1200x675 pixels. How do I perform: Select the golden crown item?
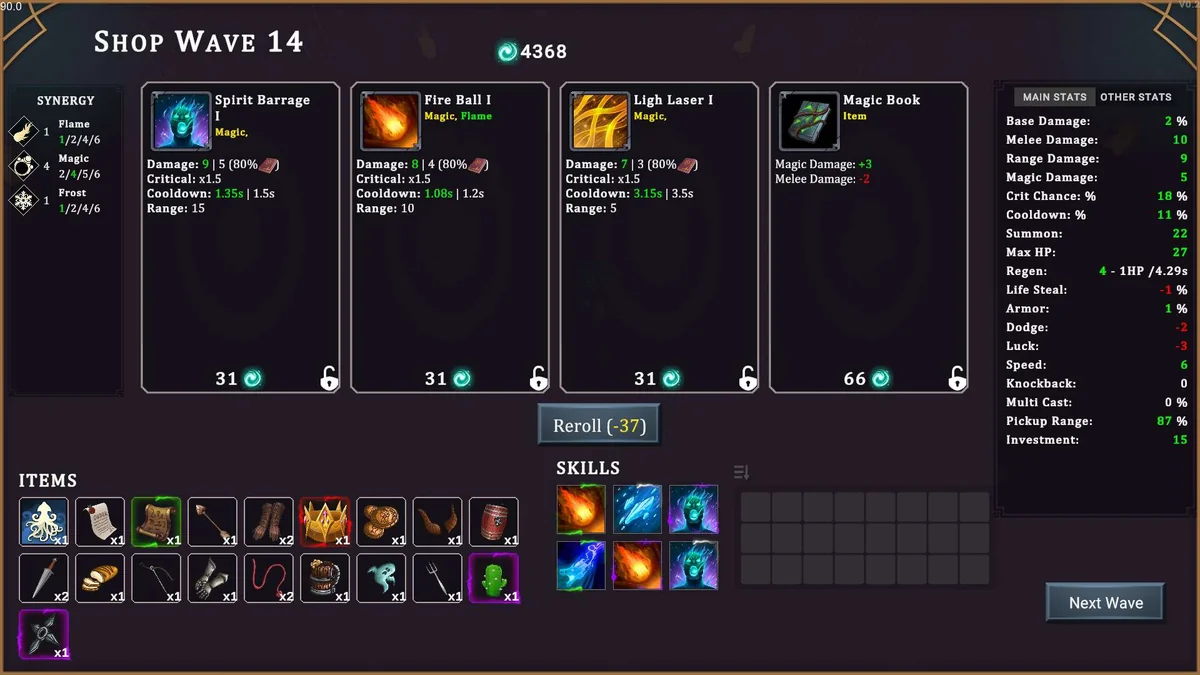tap(325, 522)
